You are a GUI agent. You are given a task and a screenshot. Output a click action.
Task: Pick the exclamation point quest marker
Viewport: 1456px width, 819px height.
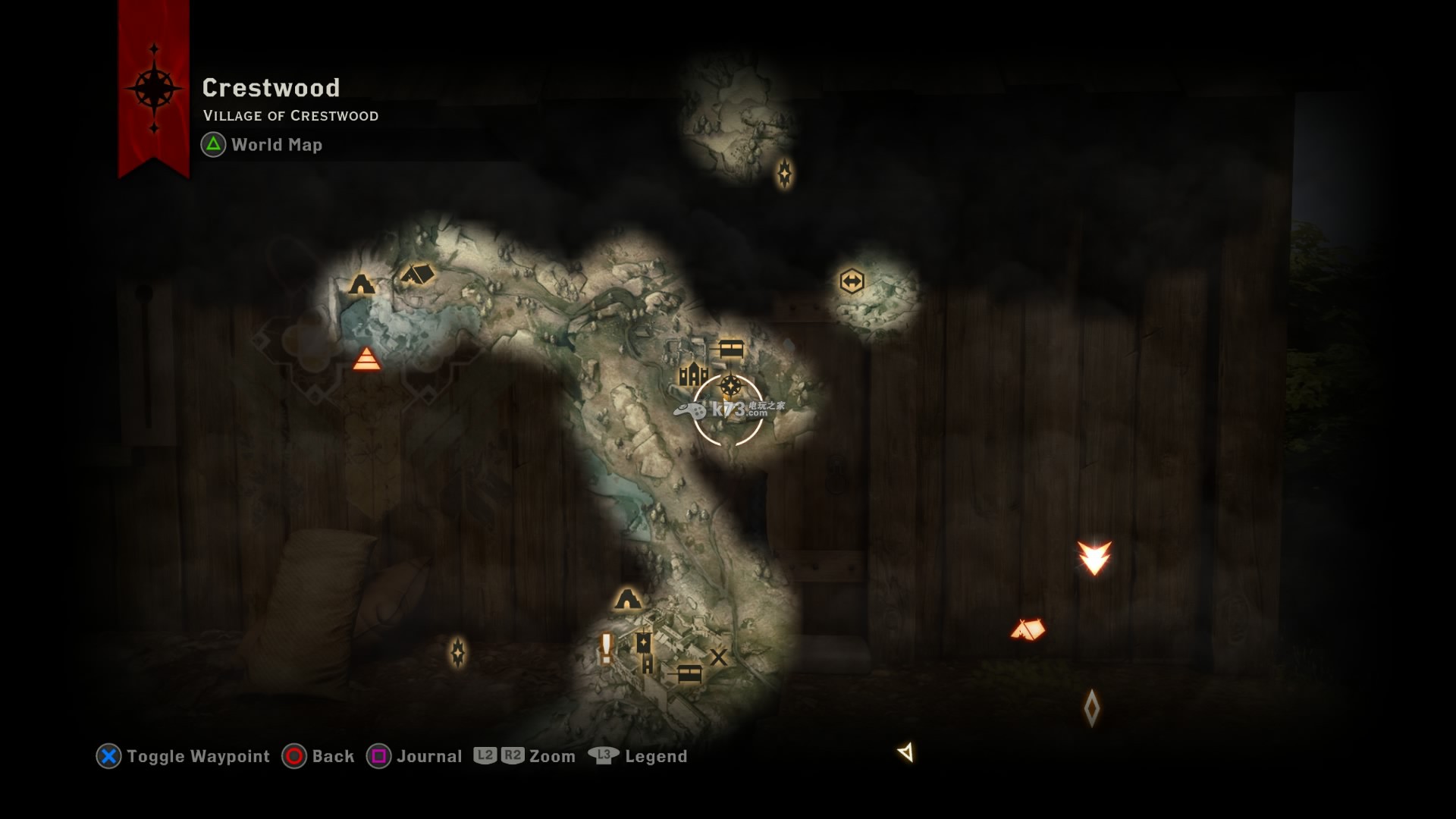[606, 647]
